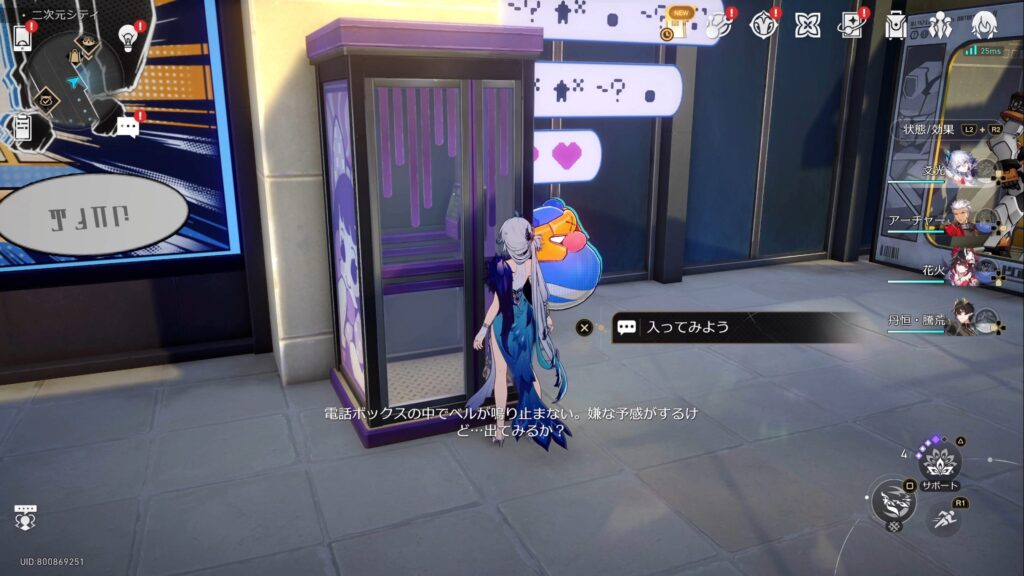This screenshot has width=1024, height=576.
Task: Switch to party member 花火
Action: (960, 270)
